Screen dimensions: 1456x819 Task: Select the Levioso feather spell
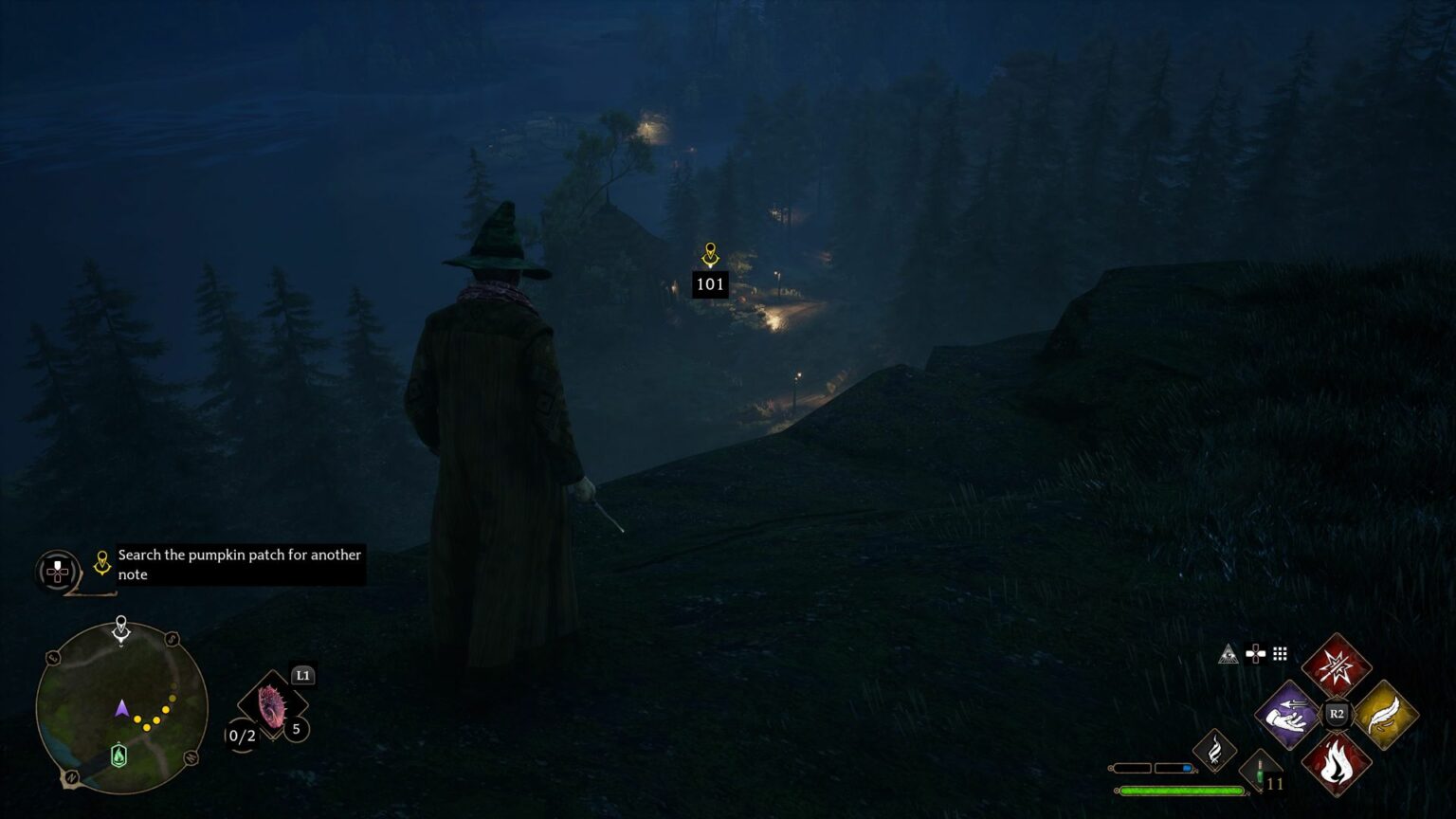(1386, 714)
